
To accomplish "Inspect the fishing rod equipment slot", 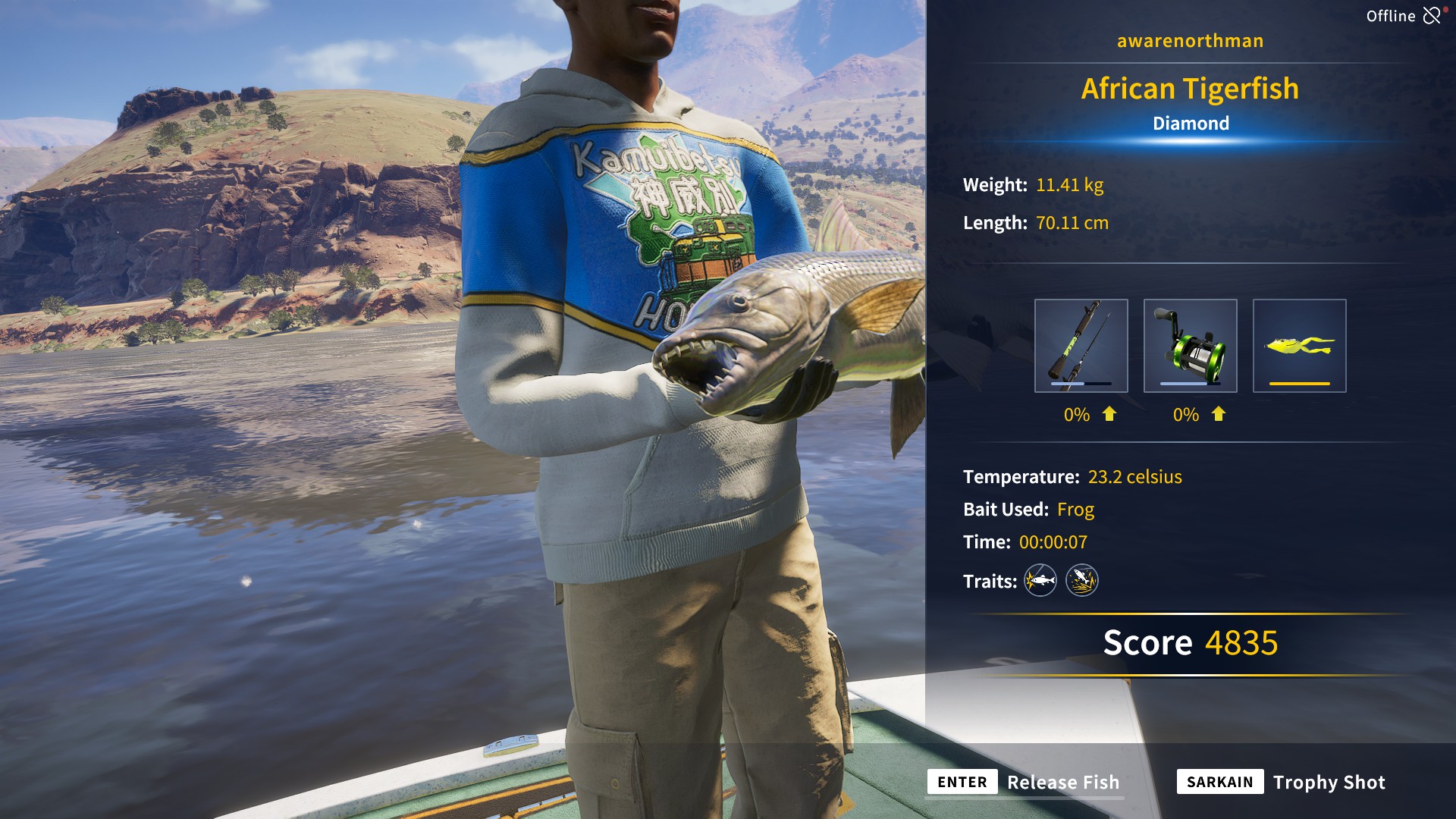I will (1081, 346).
